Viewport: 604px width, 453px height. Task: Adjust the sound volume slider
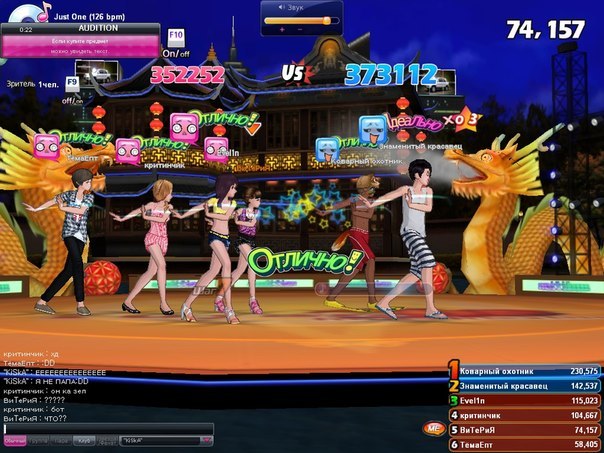304,19
